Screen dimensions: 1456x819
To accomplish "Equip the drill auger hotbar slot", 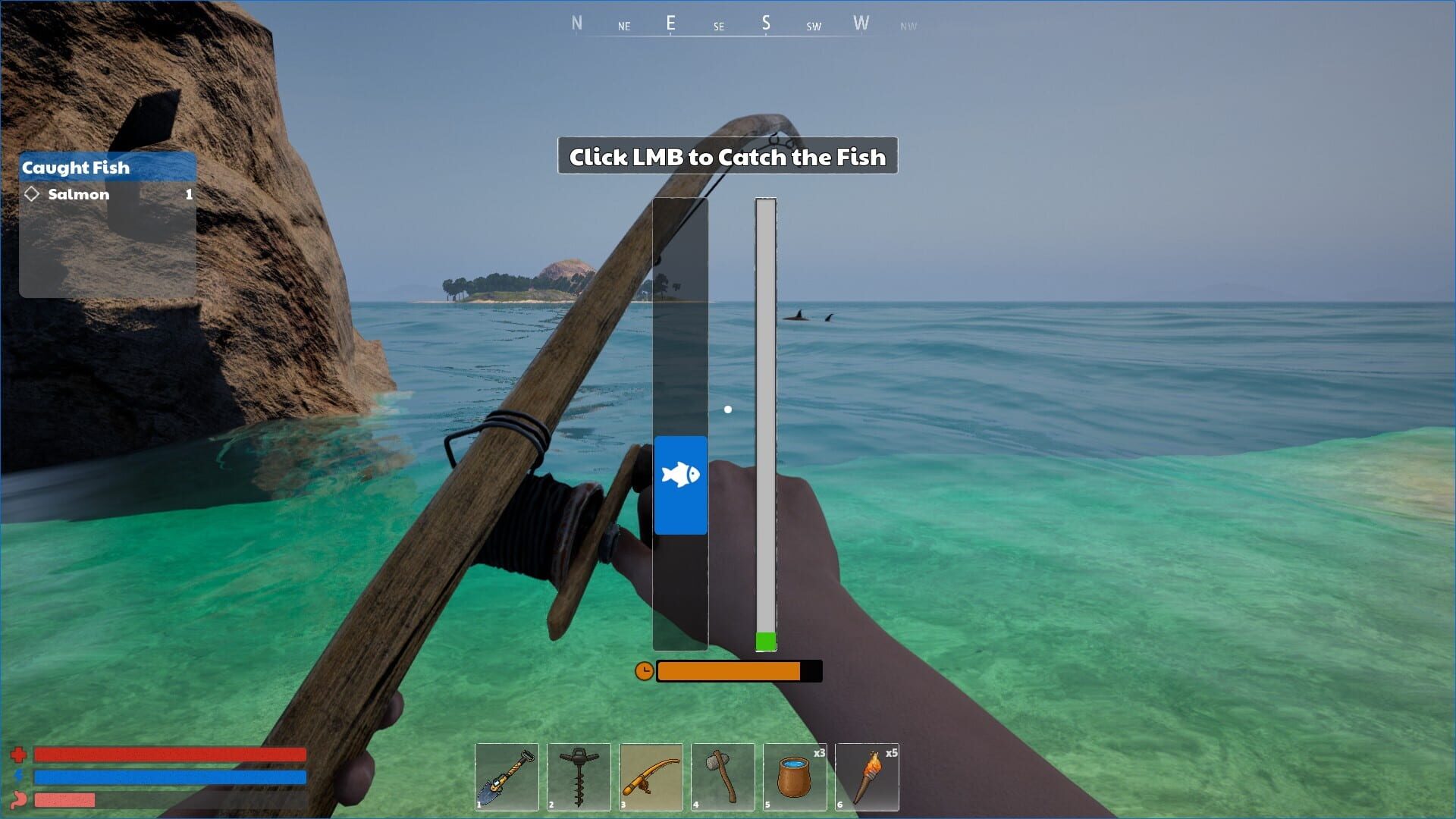I will pyautogui.click(x=579, y=777).
